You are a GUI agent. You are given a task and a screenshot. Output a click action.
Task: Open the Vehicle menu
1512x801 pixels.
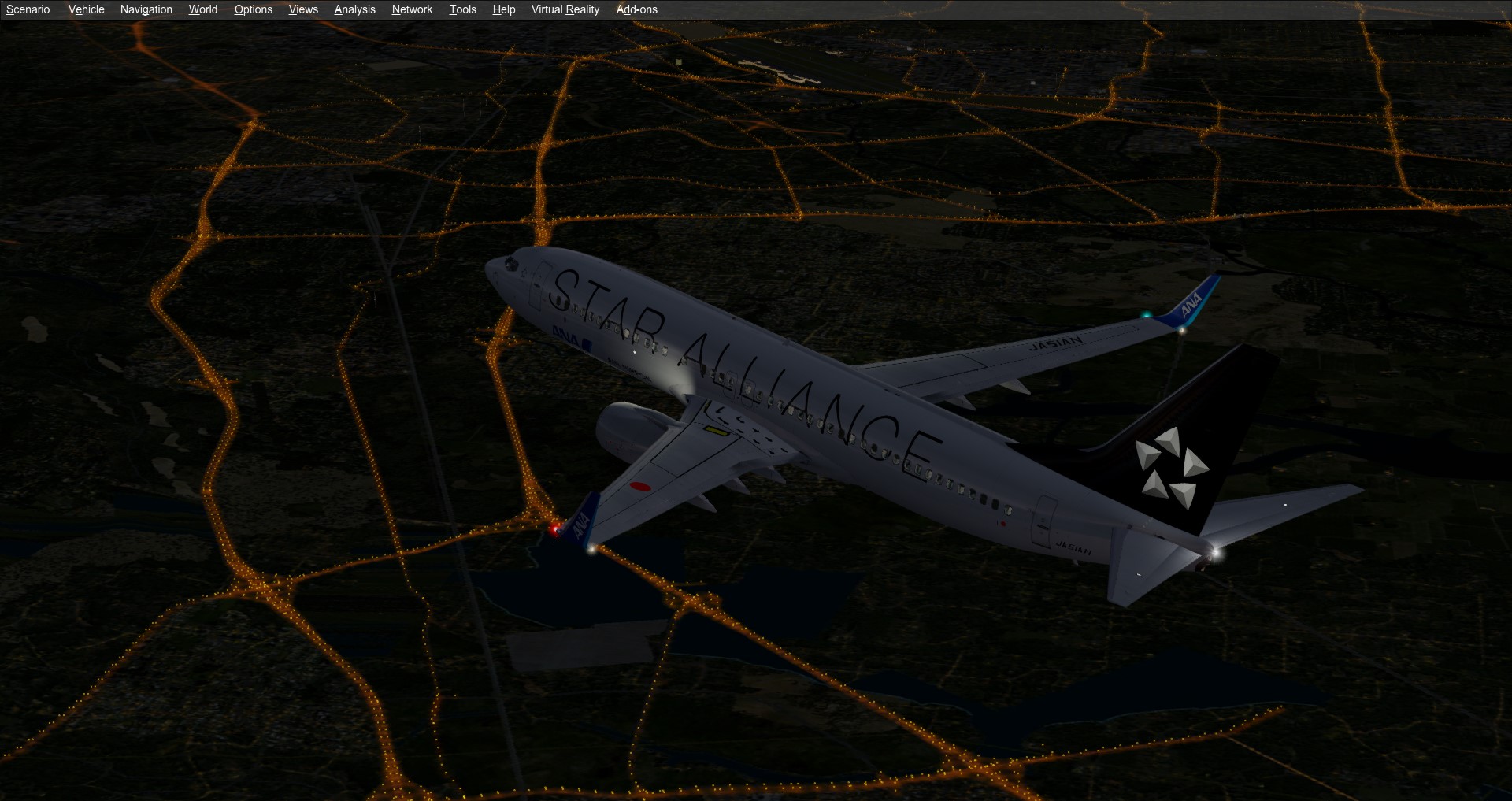click(86, 9)
